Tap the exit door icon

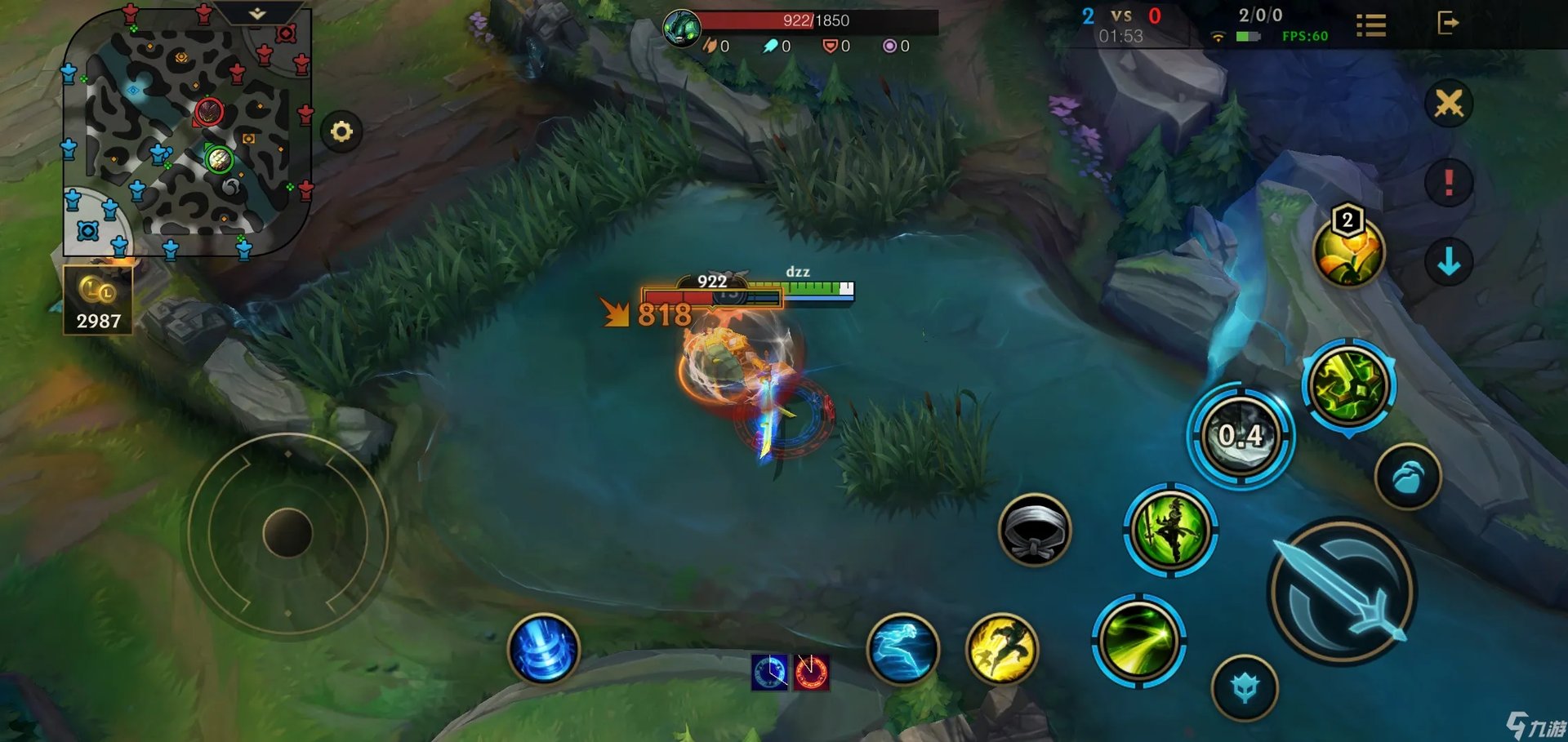1447,23
